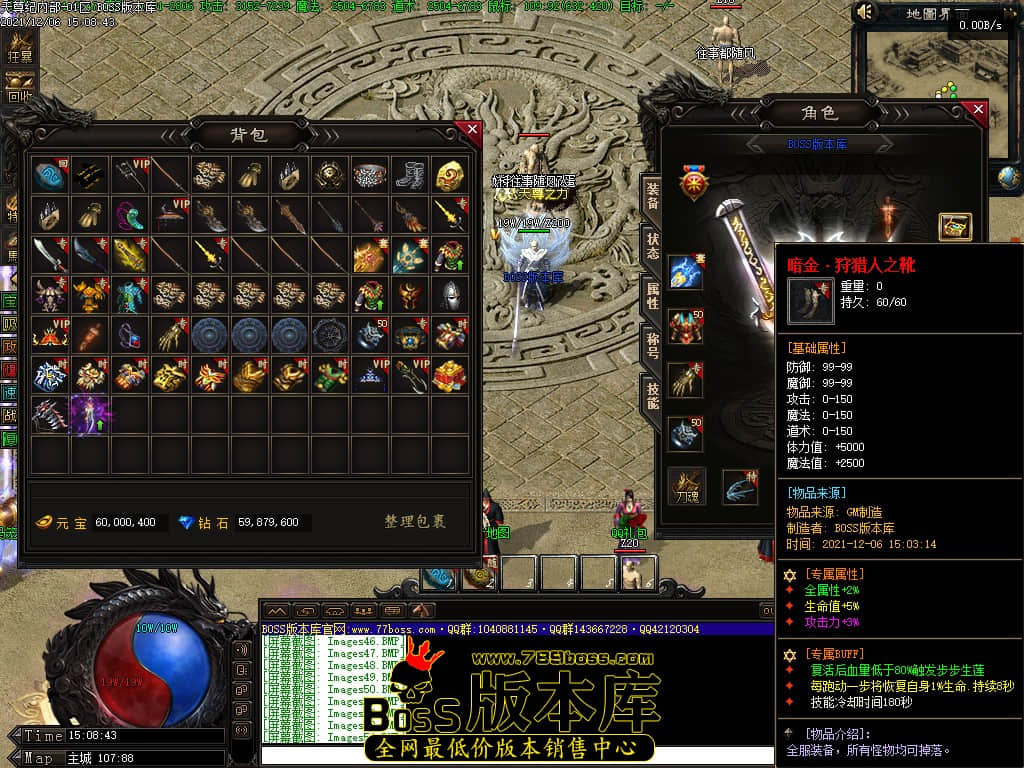1024x768 pixels.
Task: Switch to the 装备 equipment tab
Action: pyautogui.click(x=651, y=196)
